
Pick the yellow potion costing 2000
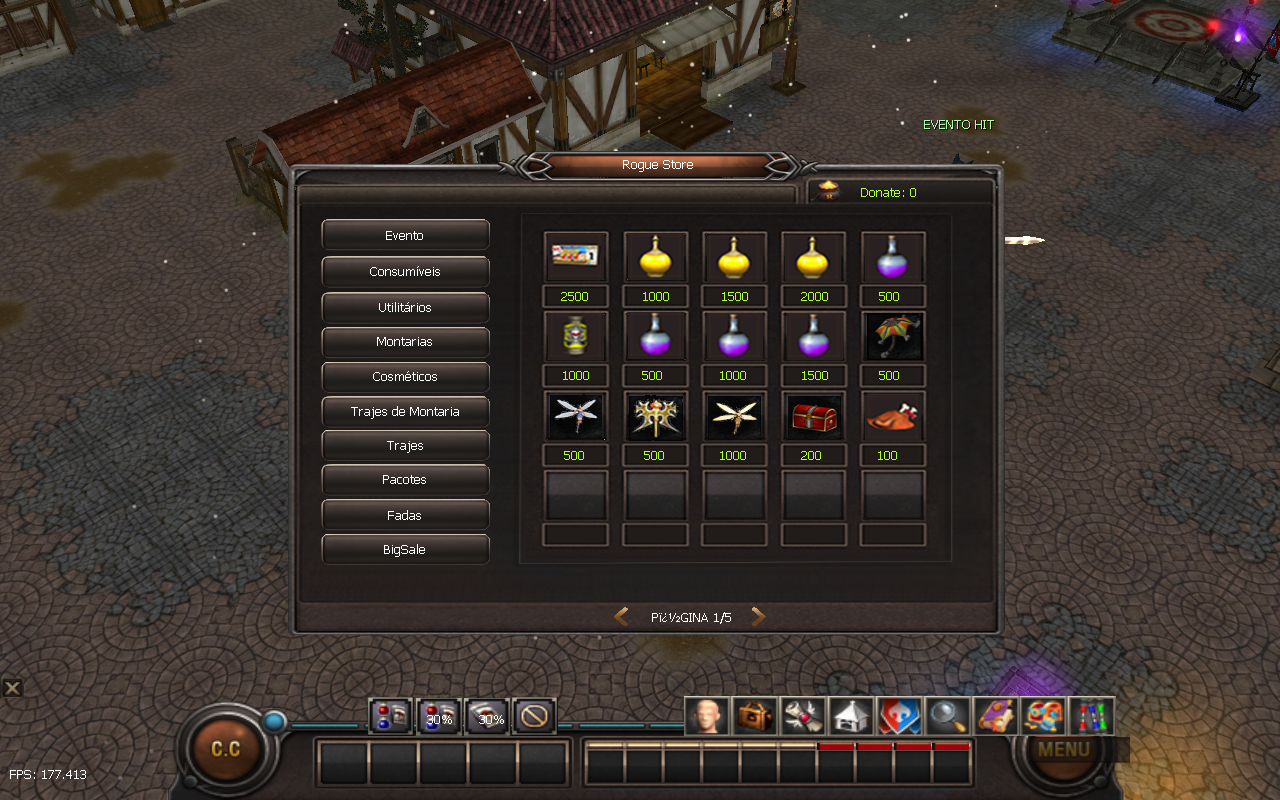813,257
